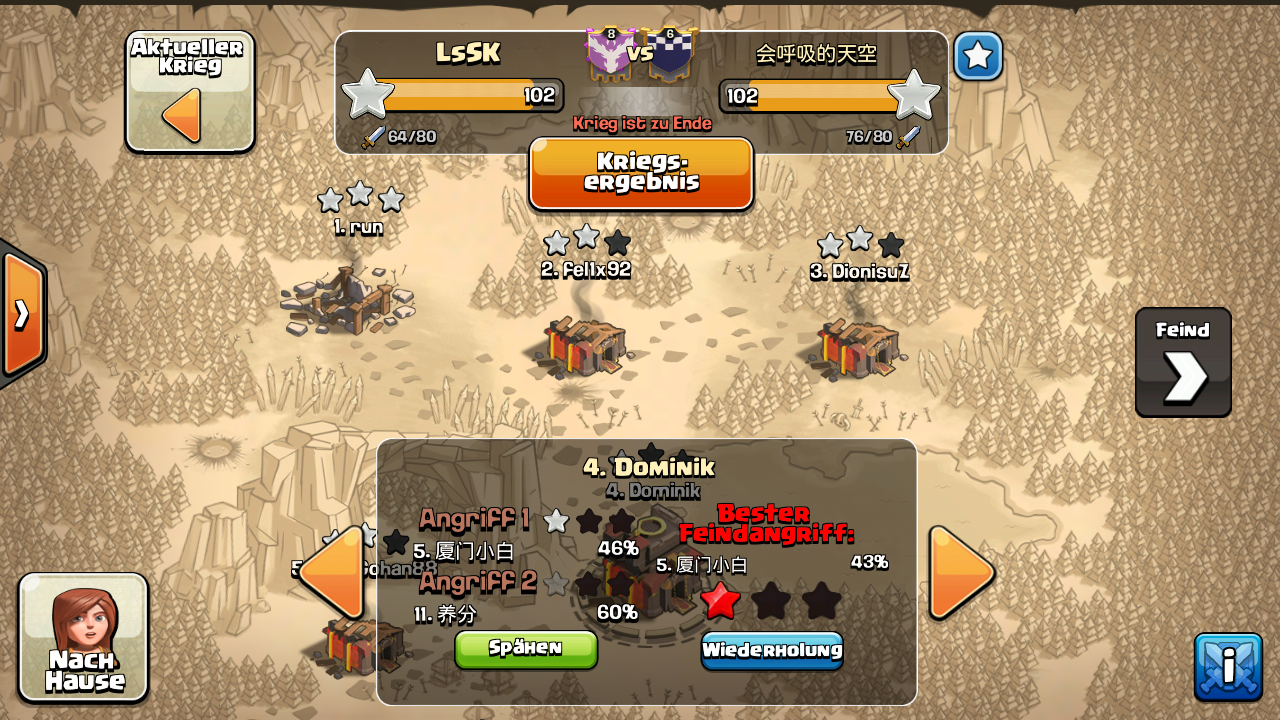The width and height of the screenshot is (1280, 720).
Task: Open the blue info button
Action: tap(1228, 667)
